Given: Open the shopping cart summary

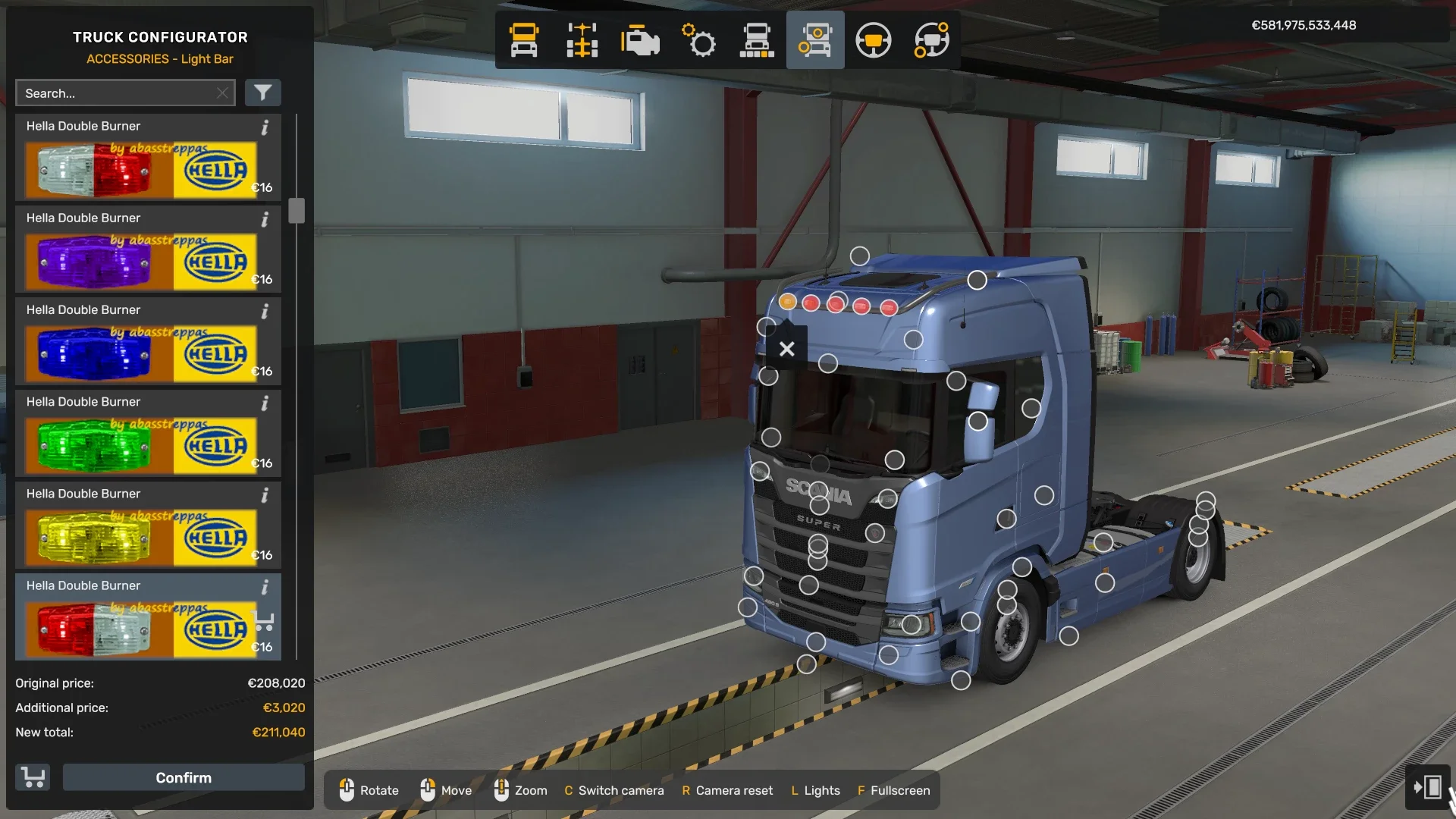Looking at the screenshot, I should [x=32, y=777].
